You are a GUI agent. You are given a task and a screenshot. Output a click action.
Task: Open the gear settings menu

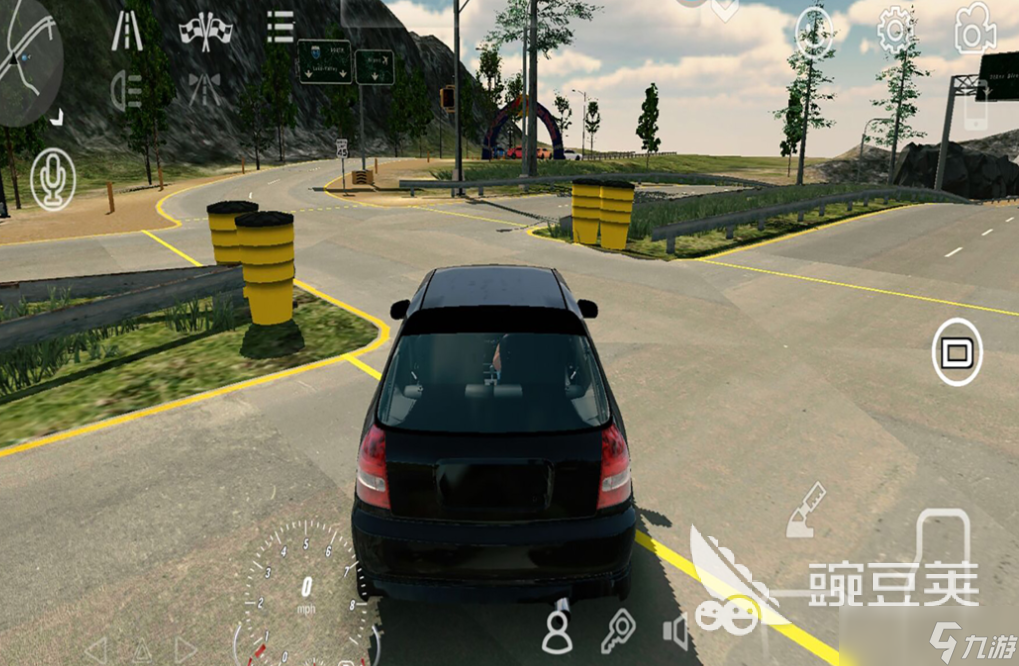pos(895,31)
